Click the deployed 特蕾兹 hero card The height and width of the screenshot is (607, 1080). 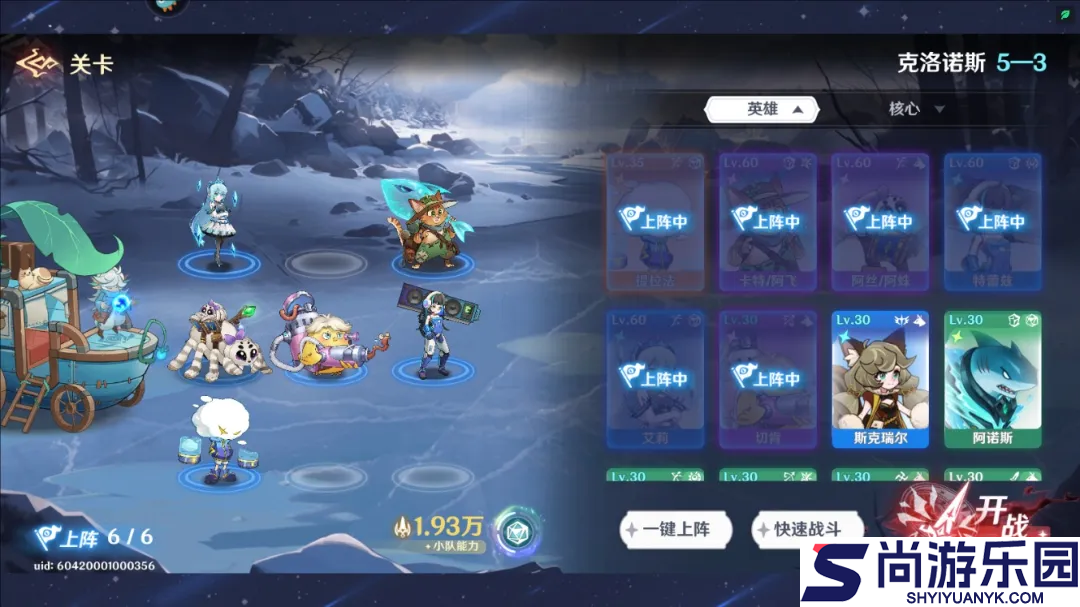click(993, 221)
